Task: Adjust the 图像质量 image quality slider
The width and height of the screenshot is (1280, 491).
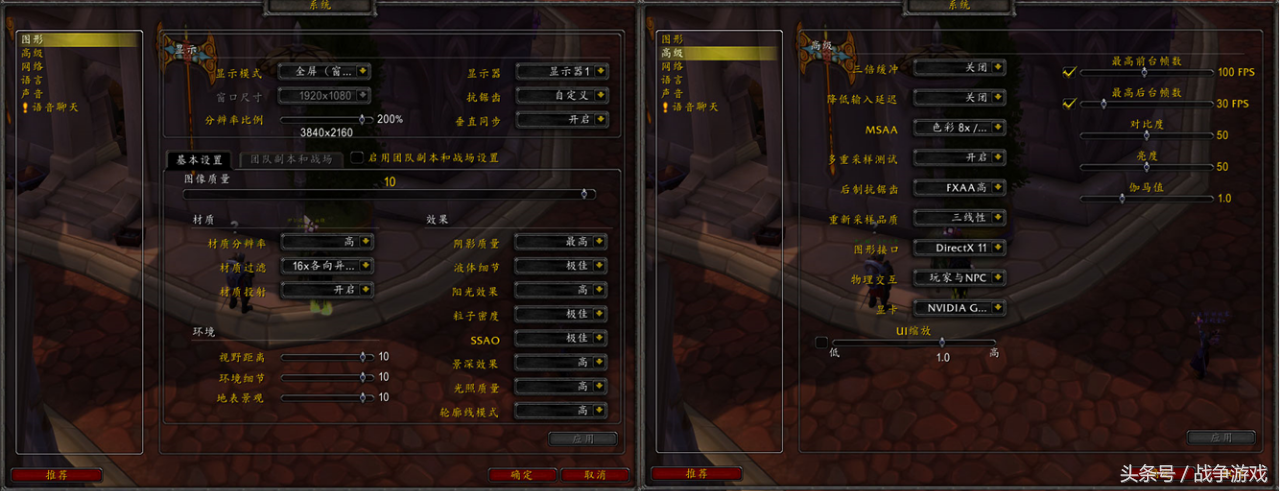Action: click(x=389, y=194)
